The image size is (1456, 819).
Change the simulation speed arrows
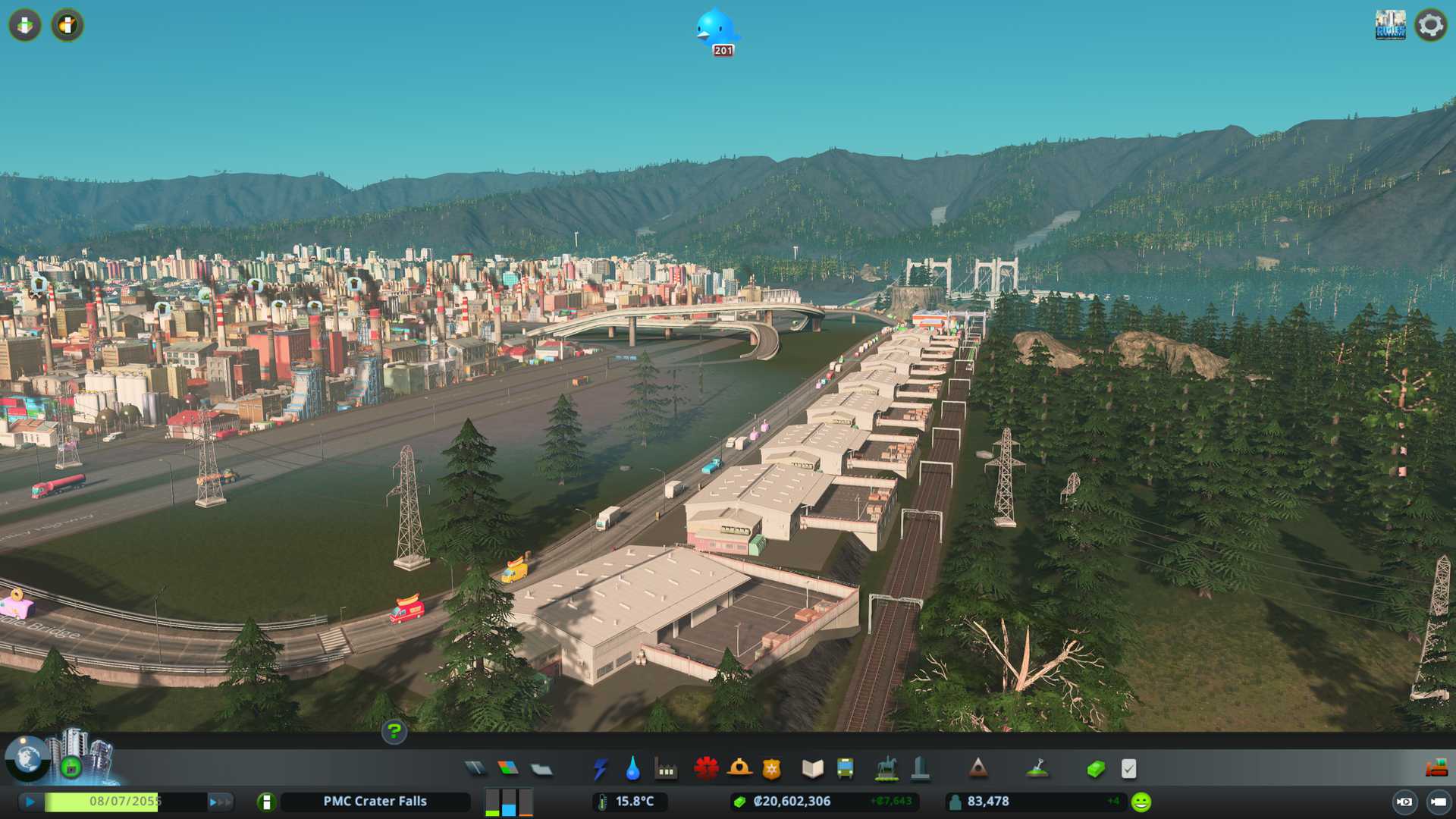[220, 802]
